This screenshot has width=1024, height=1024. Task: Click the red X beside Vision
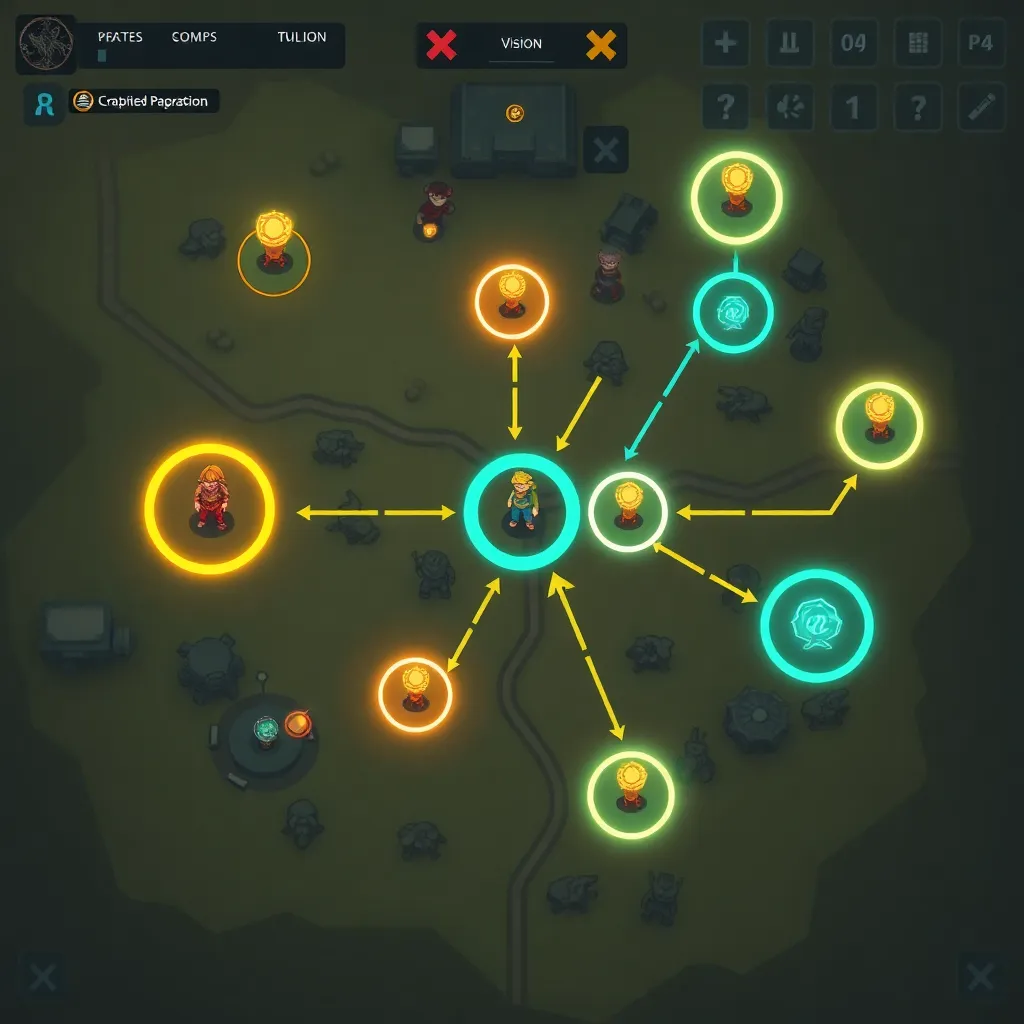(441, 44)
